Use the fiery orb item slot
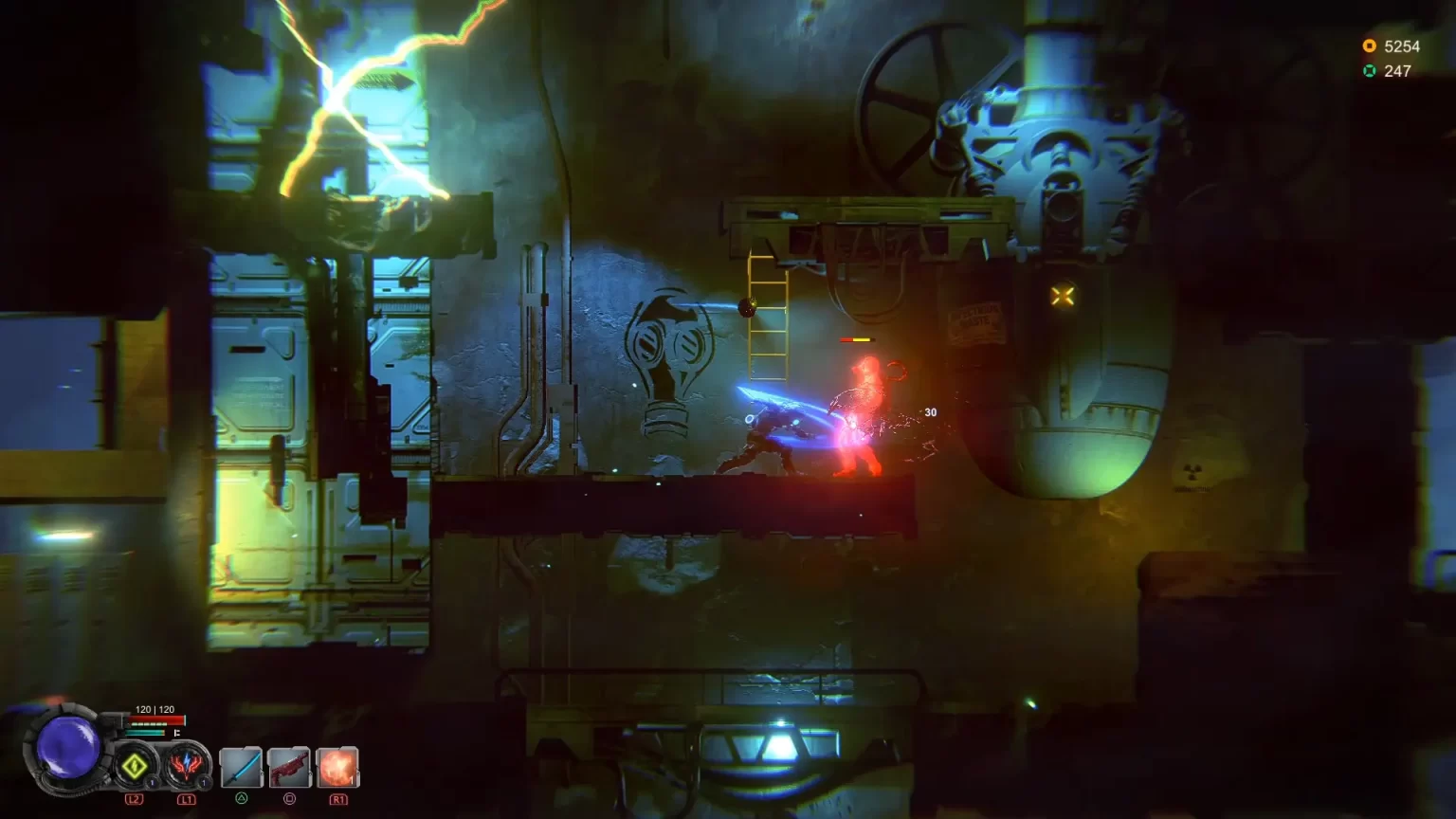 point(338,767)
